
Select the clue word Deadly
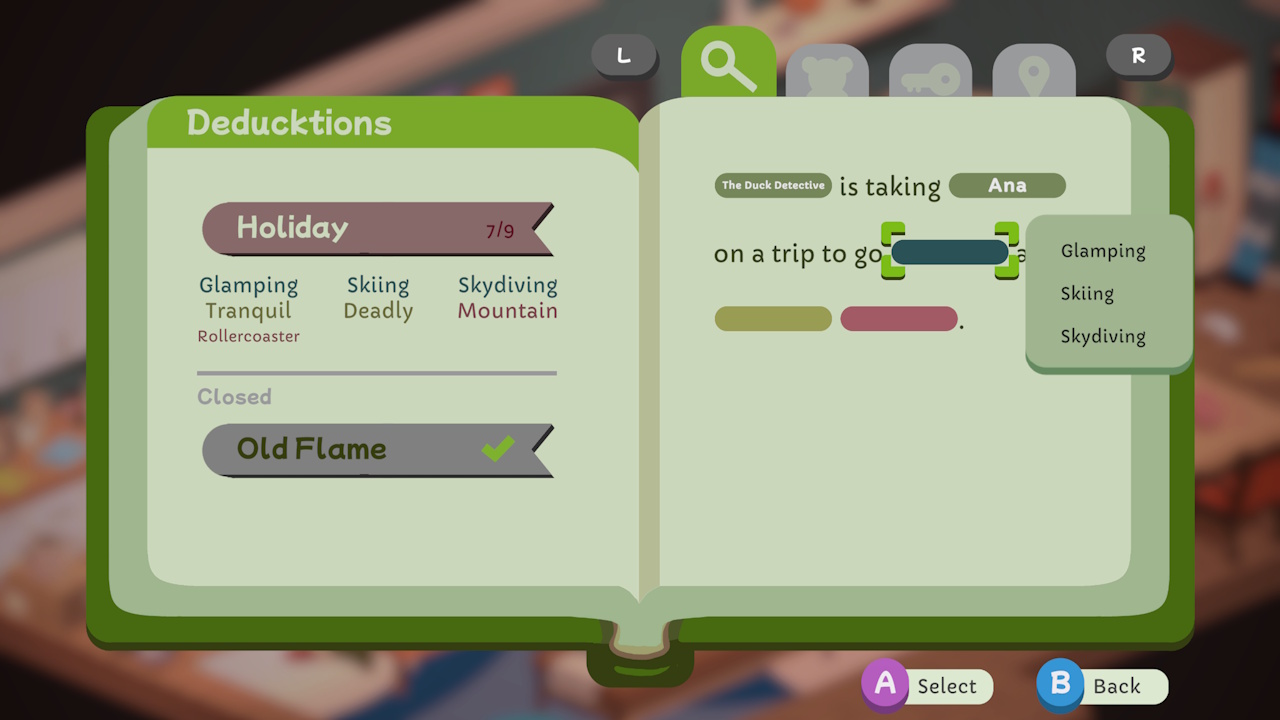coord(378,311)
